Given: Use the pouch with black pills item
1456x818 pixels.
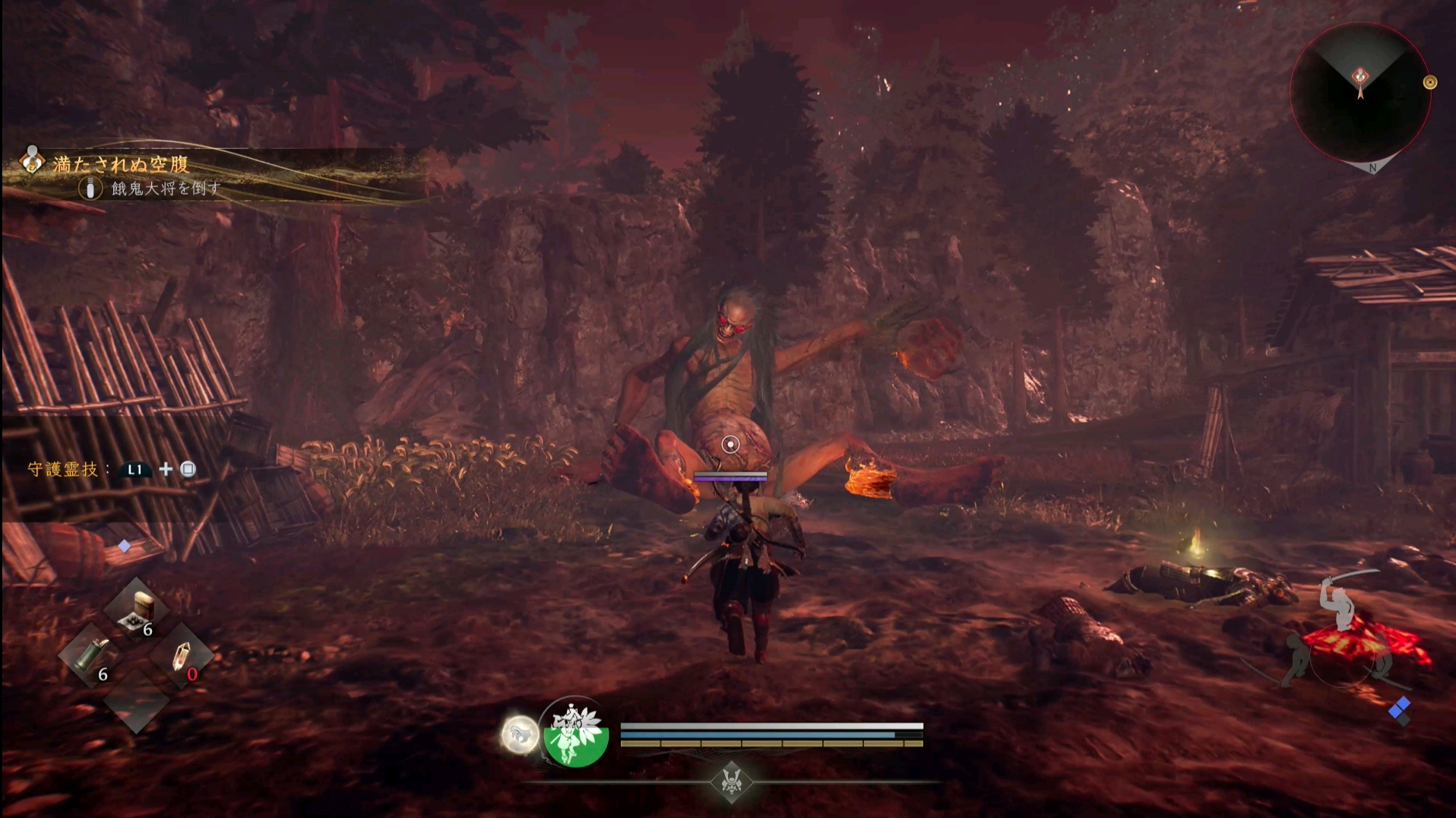Looking at the screenshot, I should (138, 610).
